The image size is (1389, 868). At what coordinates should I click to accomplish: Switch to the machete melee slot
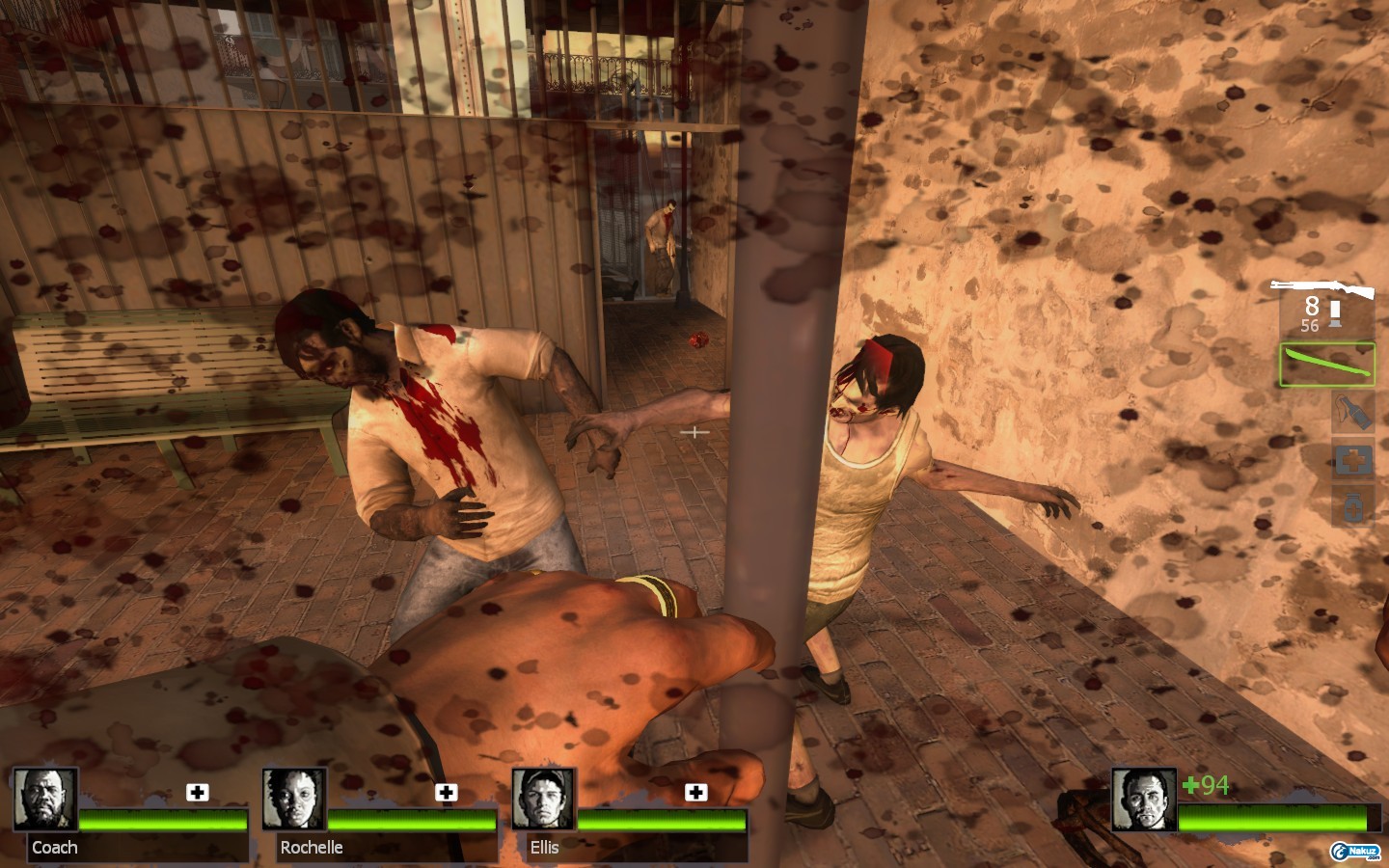(1327, 366)
